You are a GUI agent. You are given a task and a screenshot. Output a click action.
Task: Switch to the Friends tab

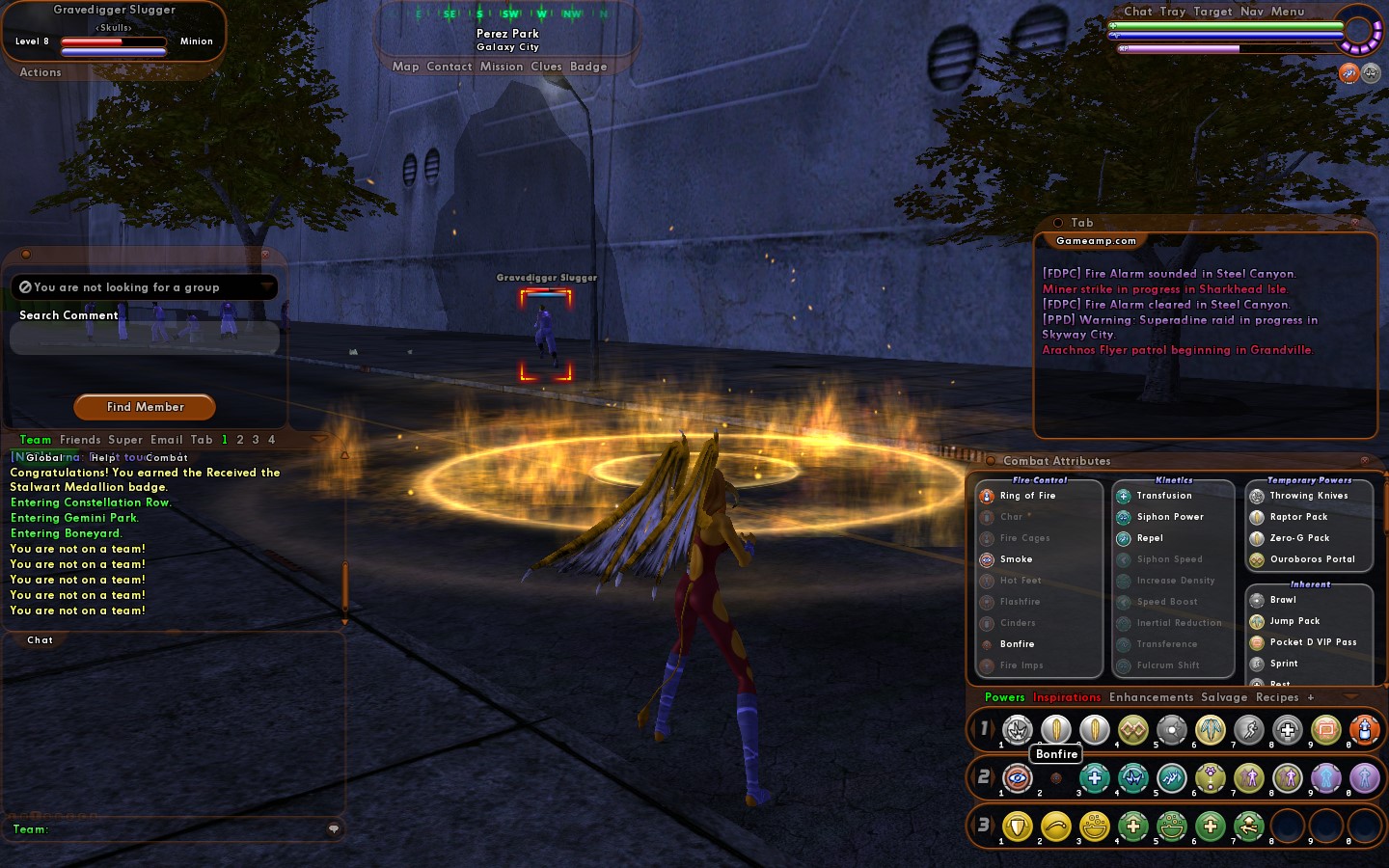coord(80,440)
